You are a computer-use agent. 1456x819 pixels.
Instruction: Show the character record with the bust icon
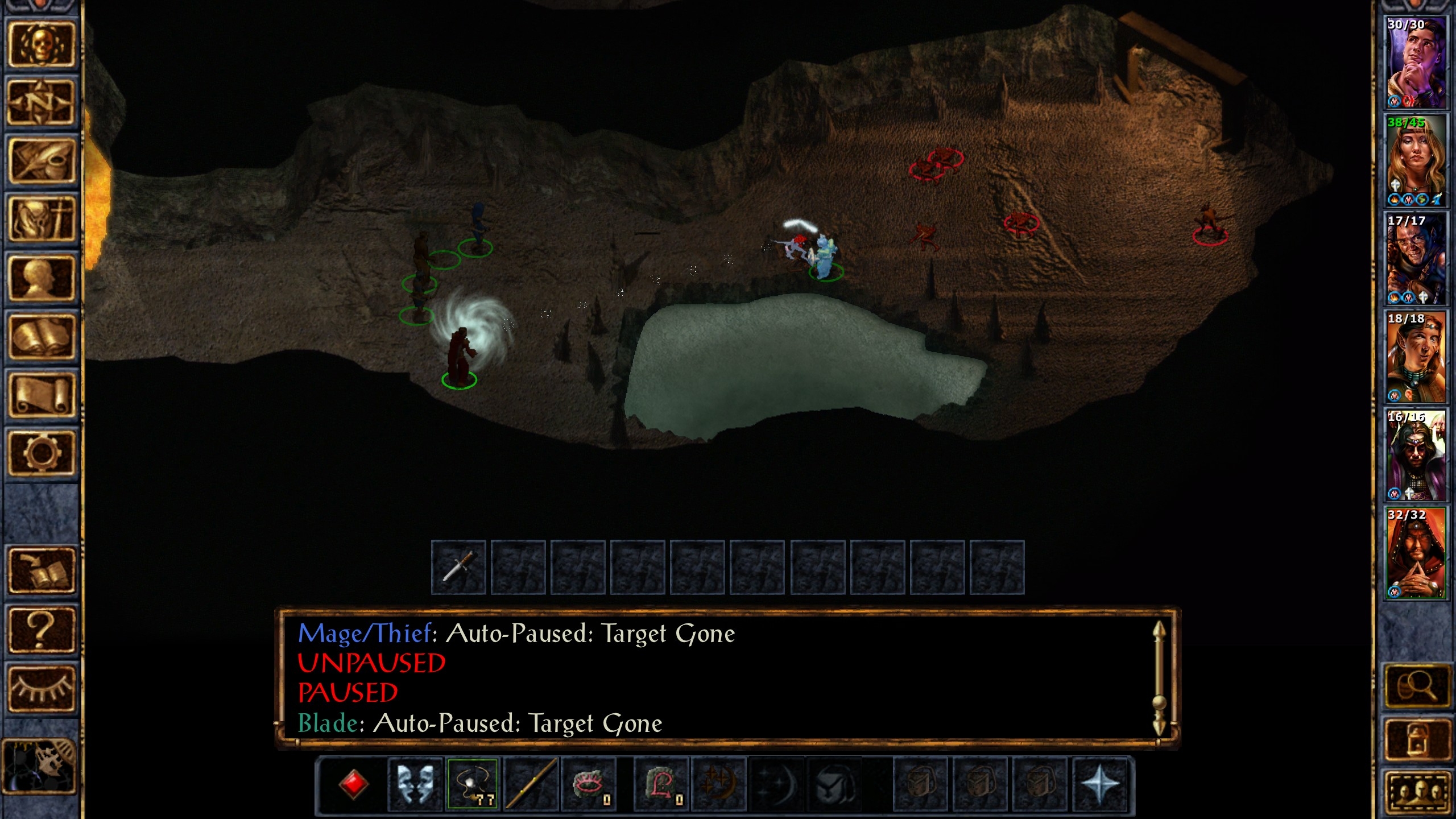point(41,278)
